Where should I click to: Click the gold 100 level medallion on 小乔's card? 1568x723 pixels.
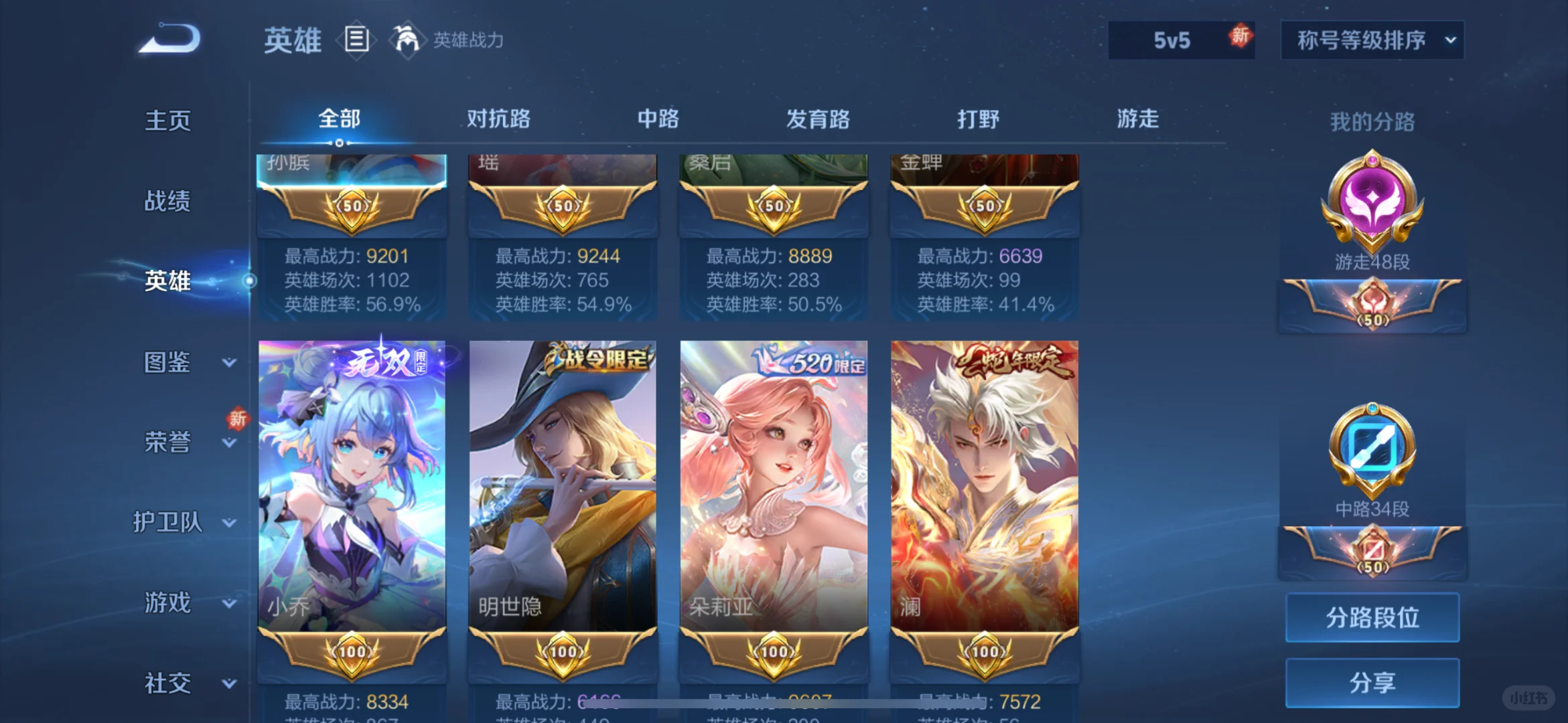click(352, 653)
